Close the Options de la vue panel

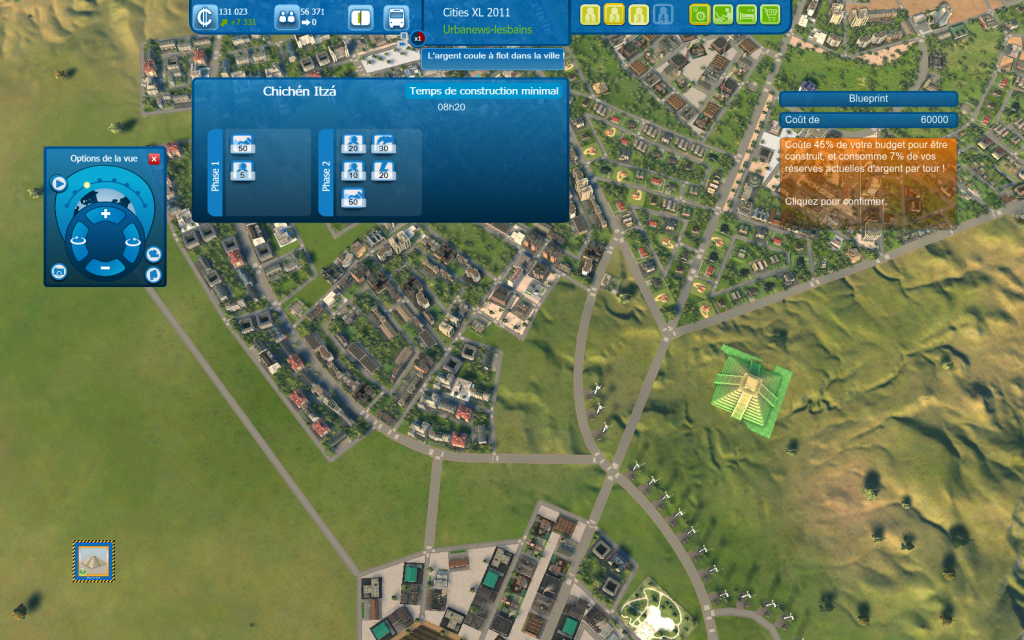tap(154, 159)
